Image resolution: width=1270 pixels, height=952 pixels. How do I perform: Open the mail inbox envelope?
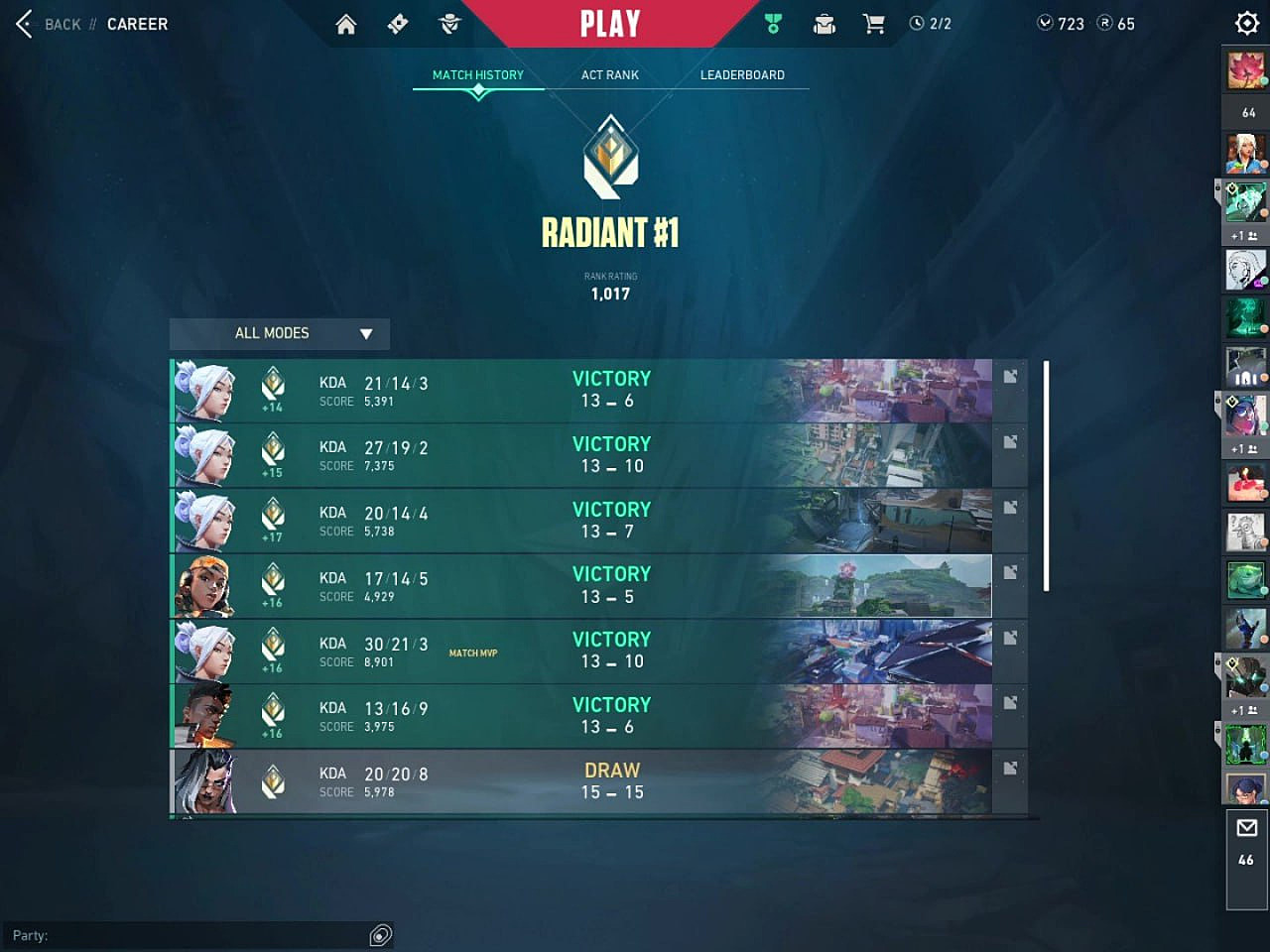coord(1246,828)
